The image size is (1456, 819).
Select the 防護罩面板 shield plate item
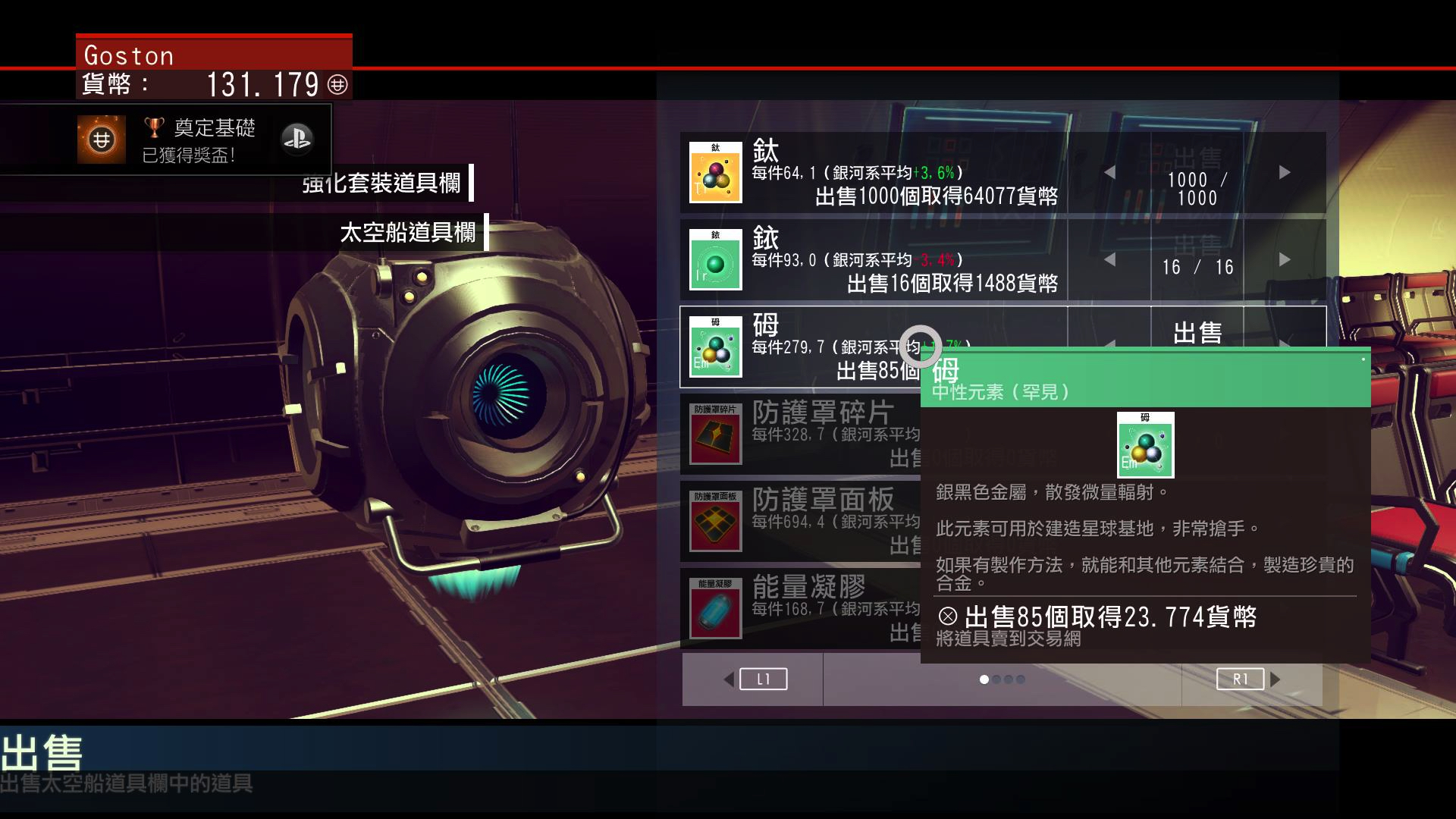(804, 521)
